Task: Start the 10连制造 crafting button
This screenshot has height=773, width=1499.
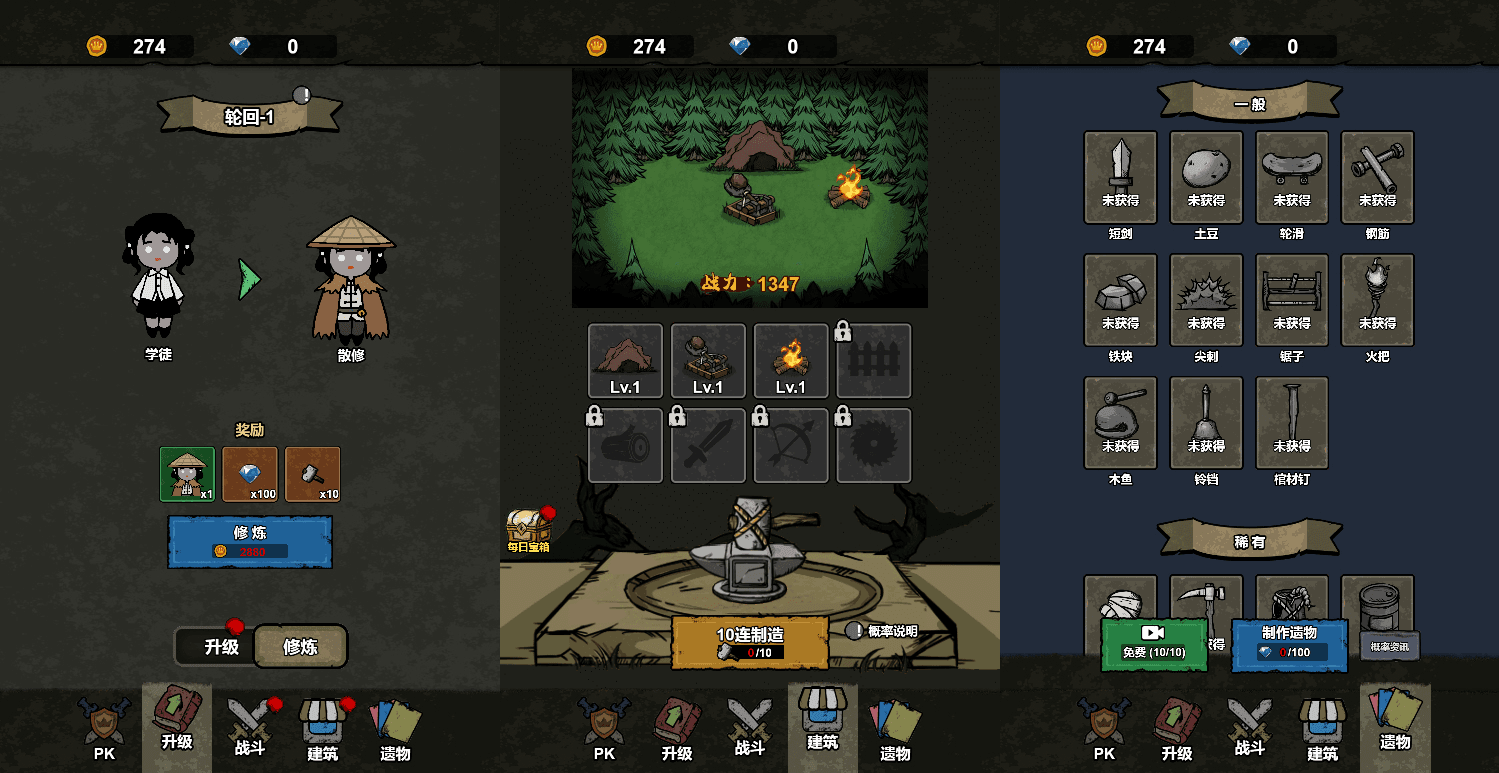Action: (x=750, y=642)
